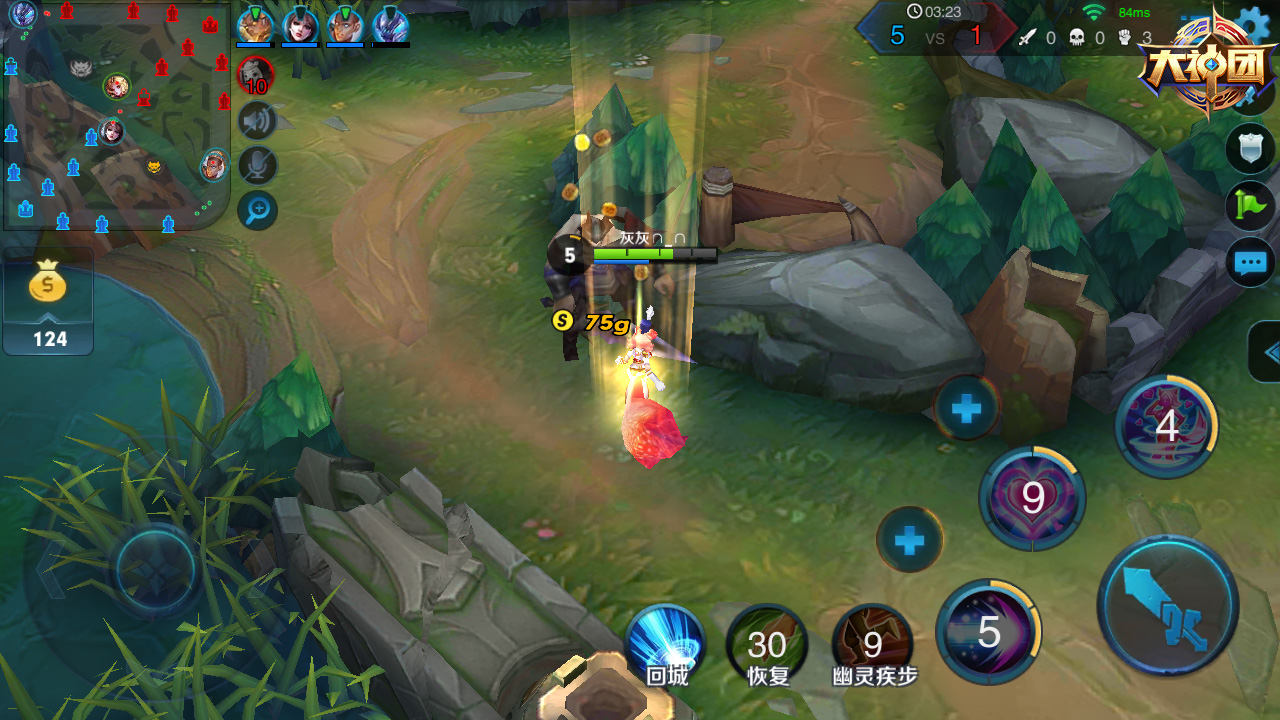1280x720 pixels.
Task: Tap the basic attack sword button
Action: click(1167, 605)
